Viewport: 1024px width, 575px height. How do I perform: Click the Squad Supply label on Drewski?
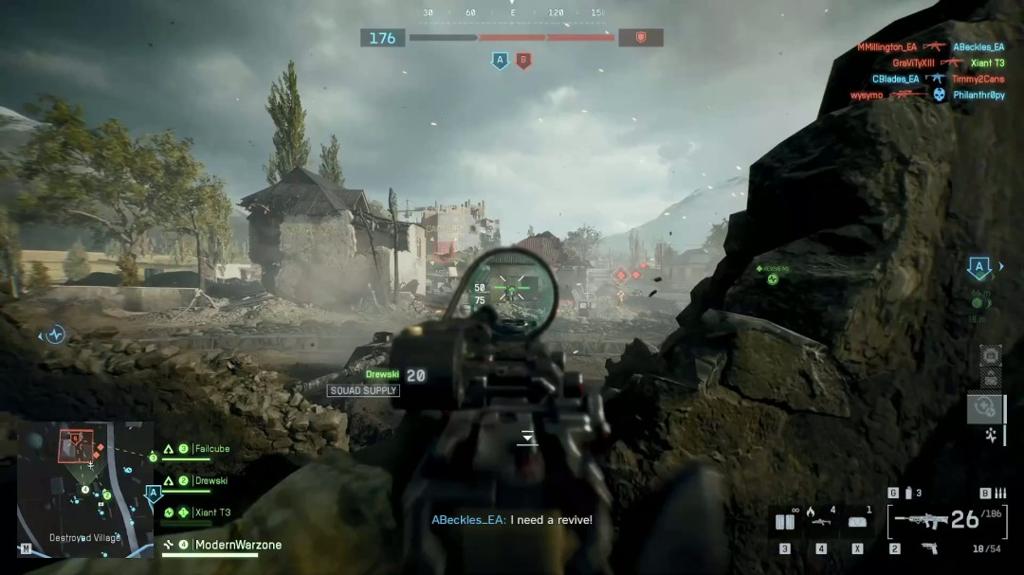coord(363,391)
